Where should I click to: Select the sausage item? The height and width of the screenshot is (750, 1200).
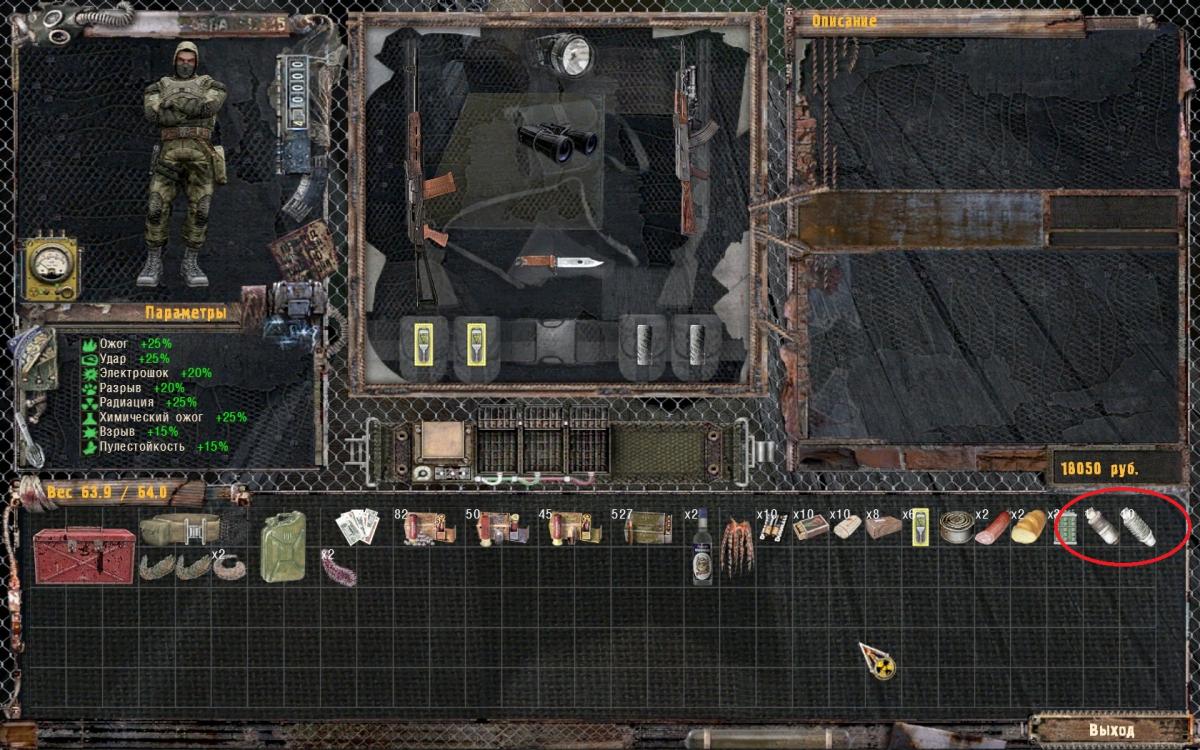click(991, 528)
